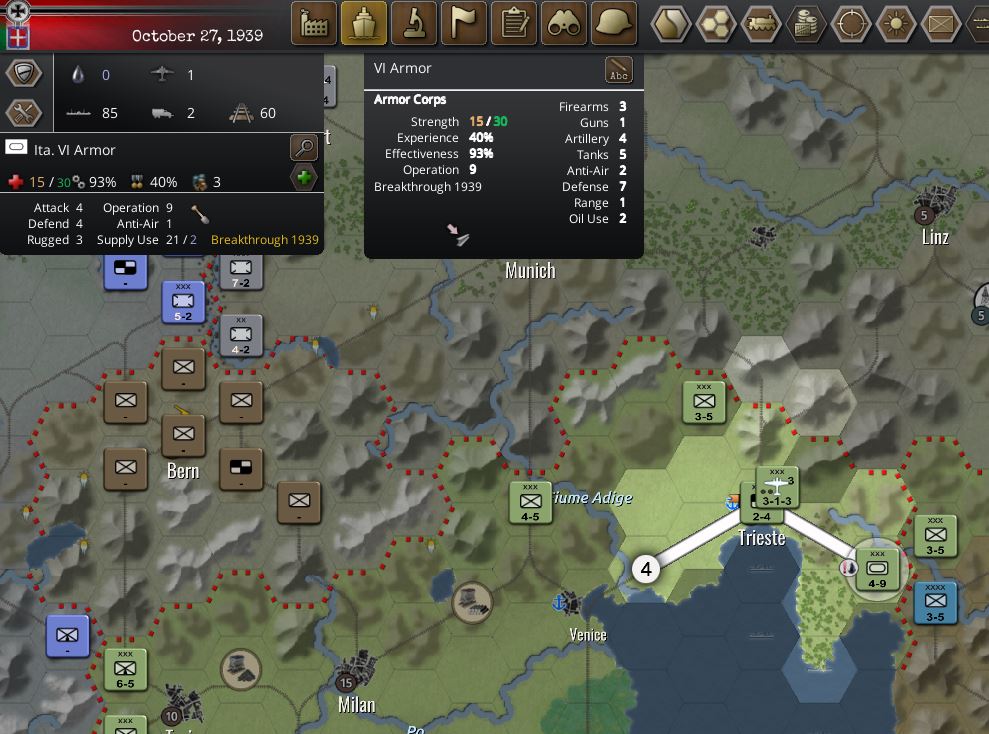Select the 4-5 infantry counter near Fiume Adige
989x734 pixels.
[x=530, y=502]
